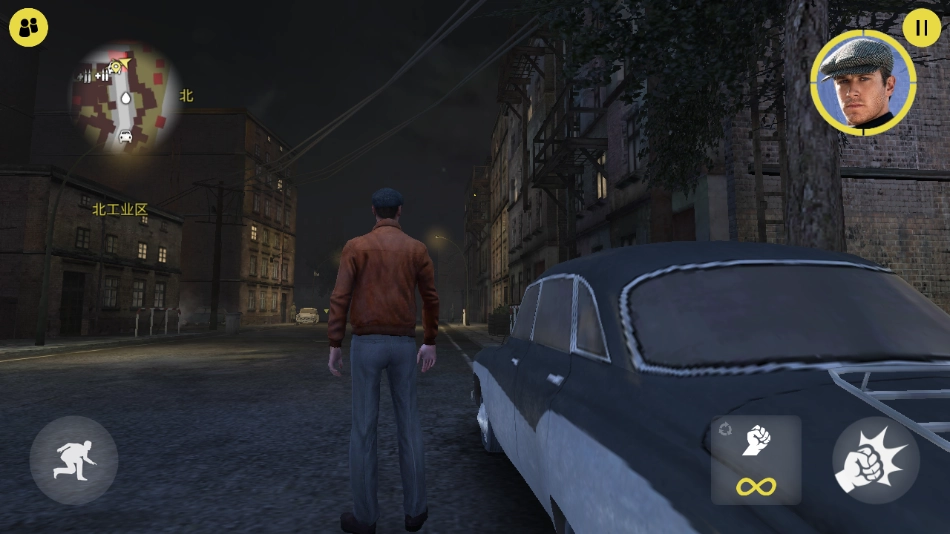This screenshot has width=950, height=534.
Task: Select the fist weapon slot with infinity ammo
Action: (756, 460)
